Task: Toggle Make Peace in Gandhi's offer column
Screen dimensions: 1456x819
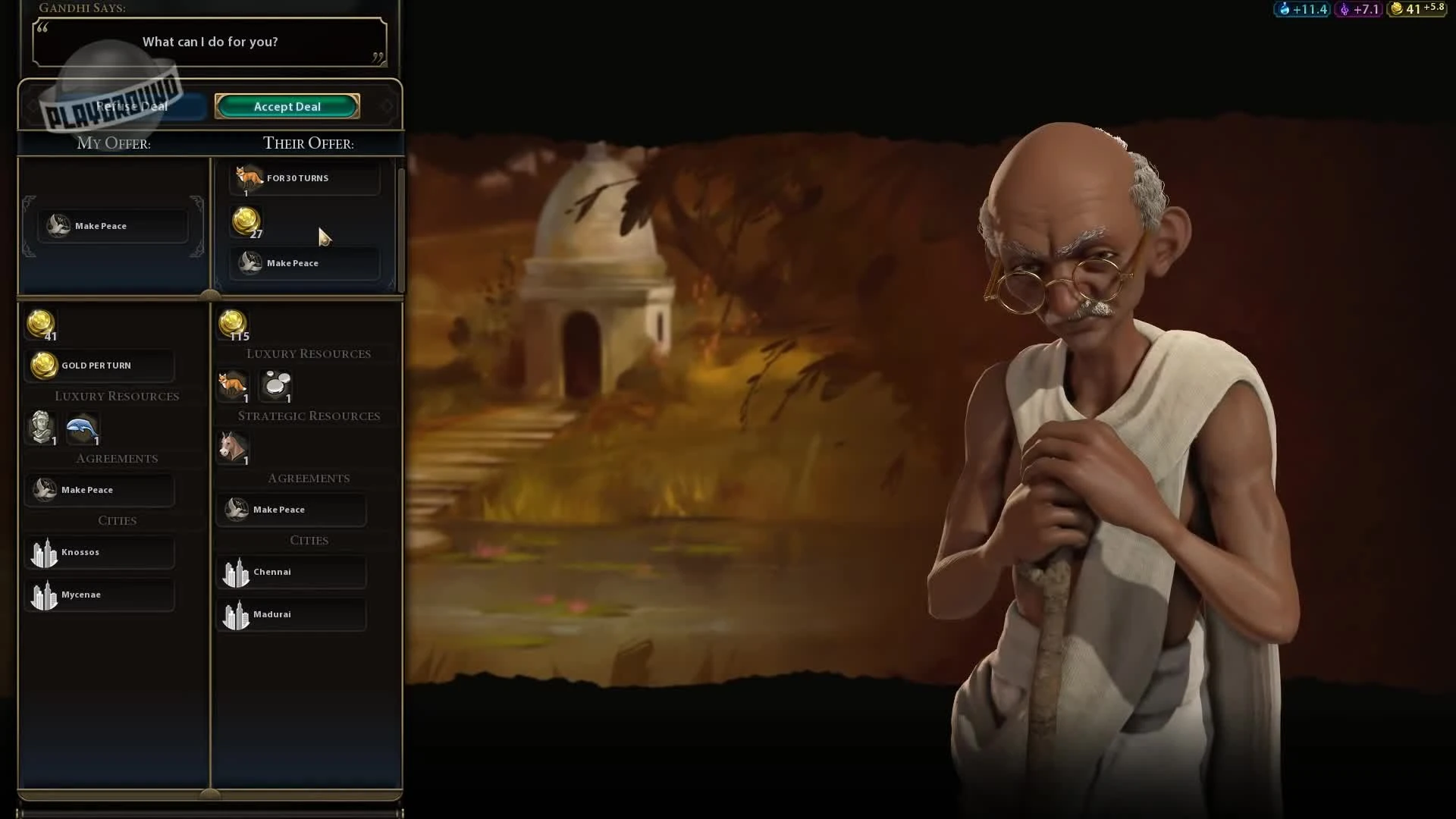Action: click(291, 509)
